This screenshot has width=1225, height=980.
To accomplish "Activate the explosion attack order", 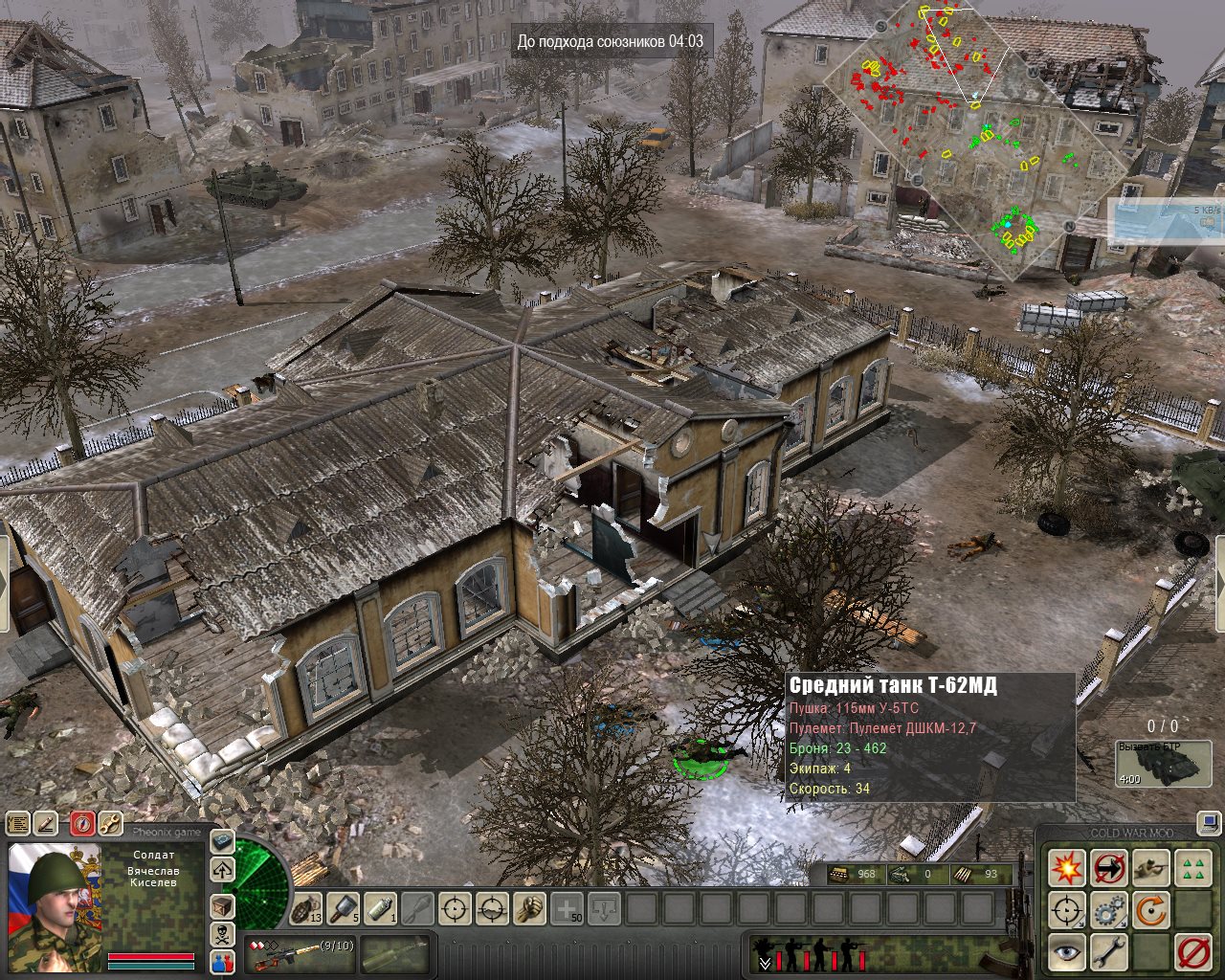I will pyautogui.click(x=1066, y=868).
